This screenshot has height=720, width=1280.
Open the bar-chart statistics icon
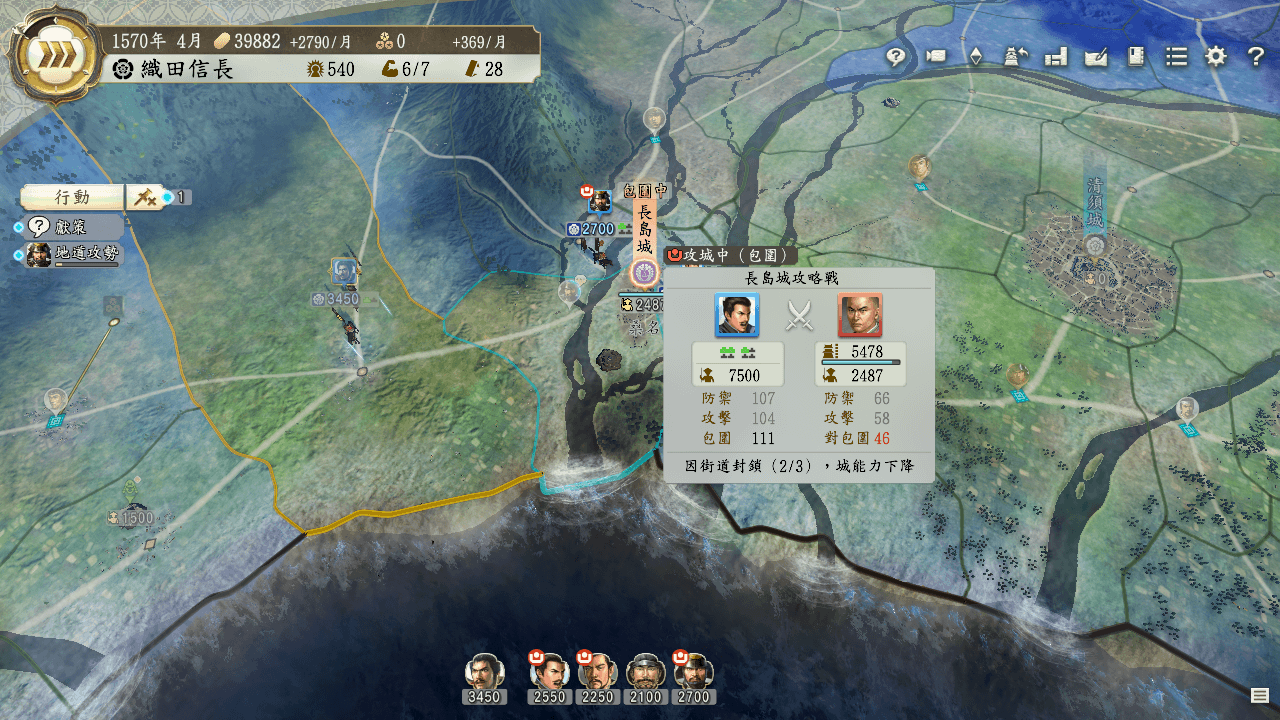point(1056,57)
